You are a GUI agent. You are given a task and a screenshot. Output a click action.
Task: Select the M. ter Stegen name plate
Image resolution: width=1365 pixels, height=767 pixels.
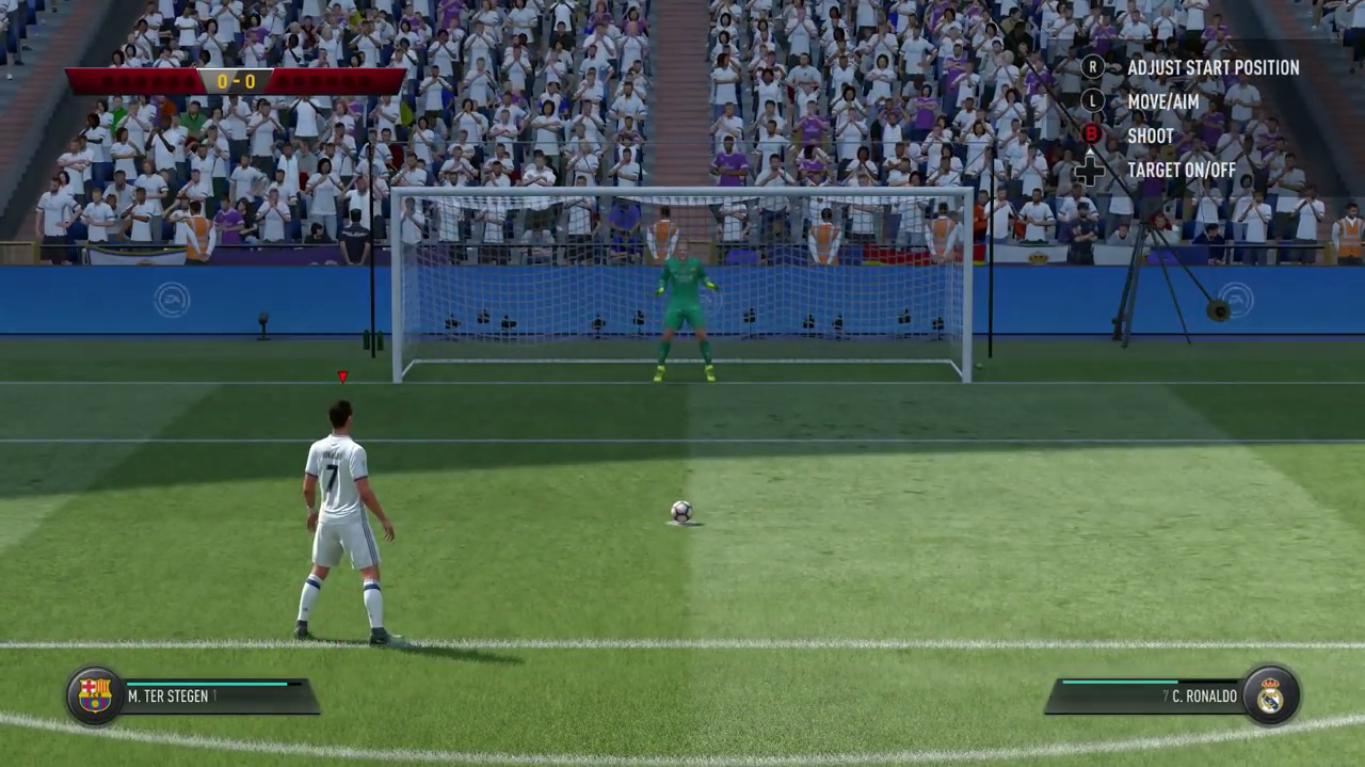(x=215, y=696)
